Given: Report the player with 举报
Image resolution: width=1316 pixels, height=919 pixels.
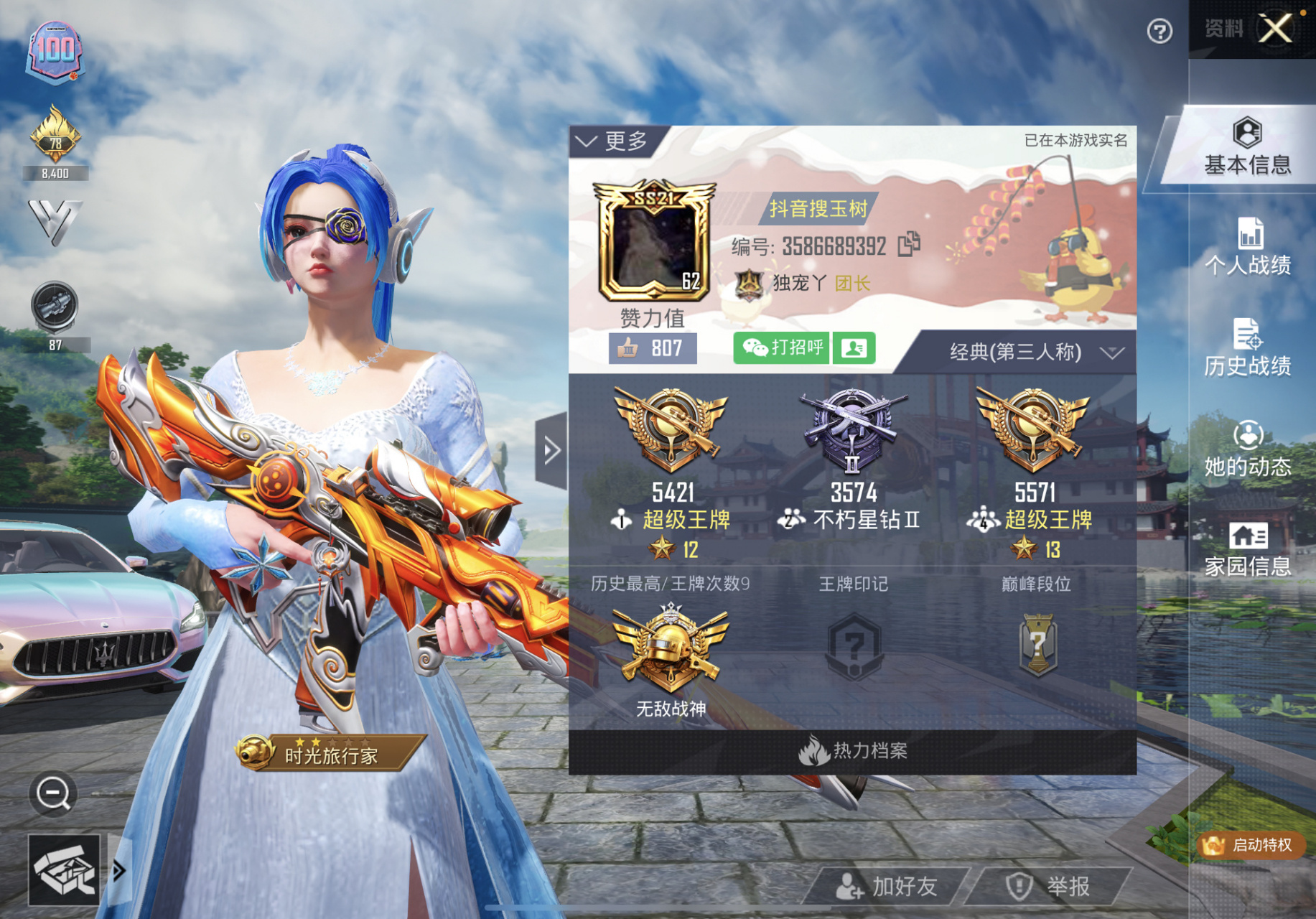Looking at the screenshot, I should point(1053,887).
